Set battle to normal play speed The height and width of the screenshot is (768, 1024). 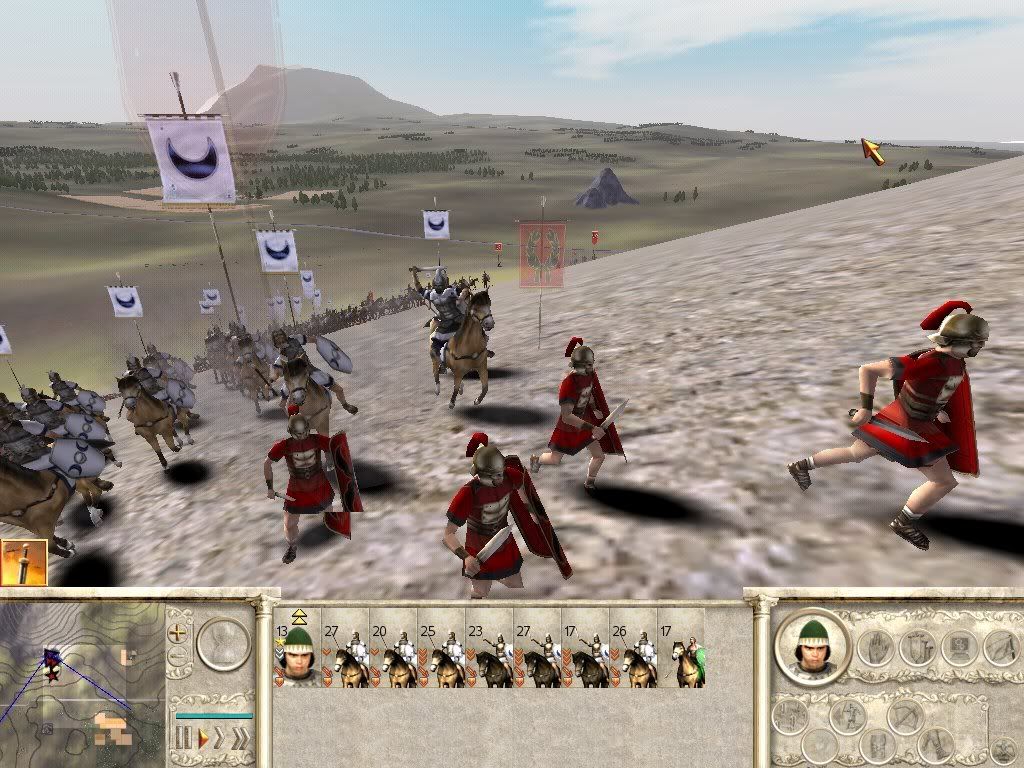click(202, 738)
